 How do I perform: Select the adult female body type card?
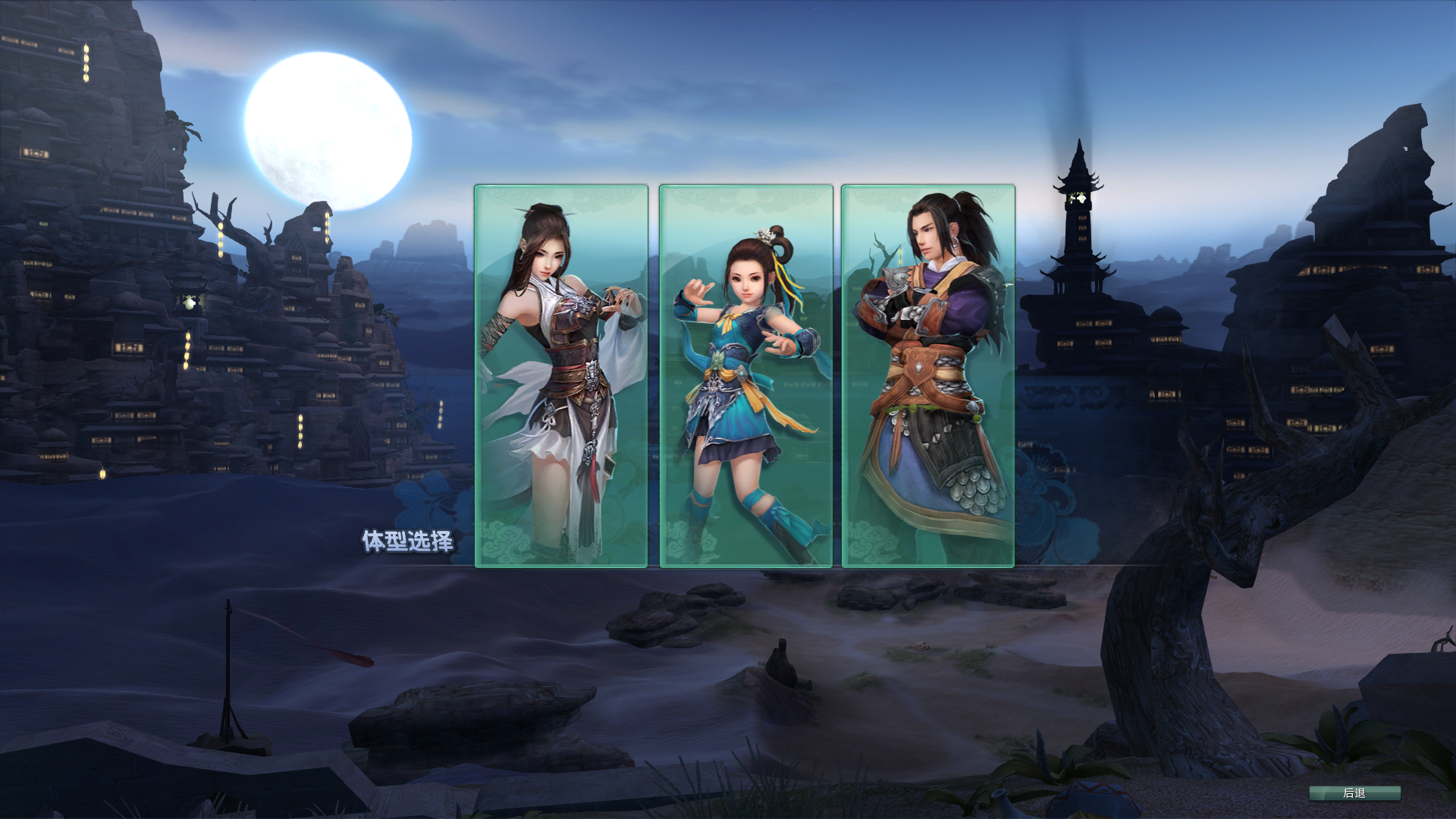pyautogui.click(x=560, y=375)
